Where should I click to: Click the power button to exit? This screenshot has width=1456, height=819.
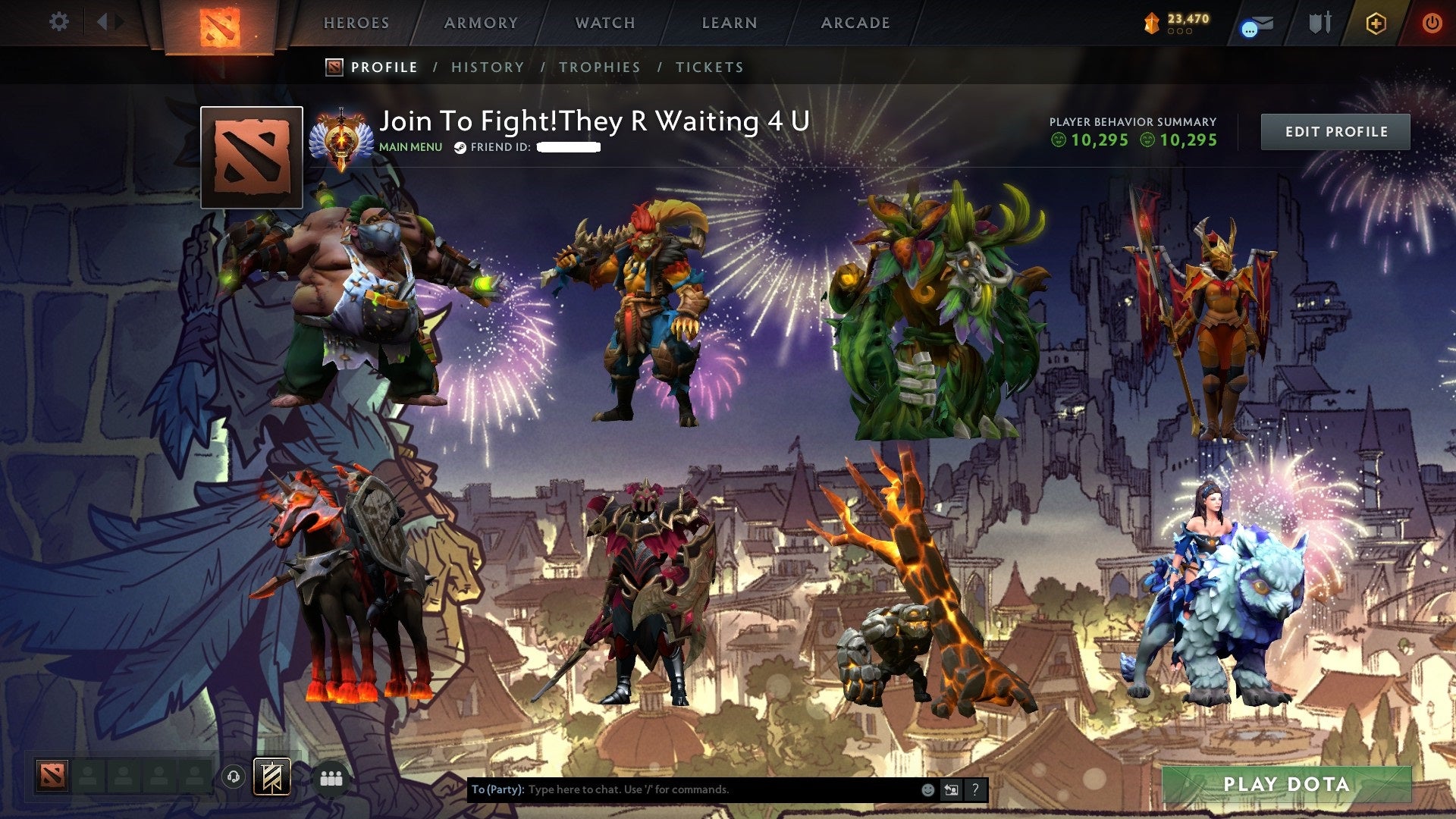1432,23
